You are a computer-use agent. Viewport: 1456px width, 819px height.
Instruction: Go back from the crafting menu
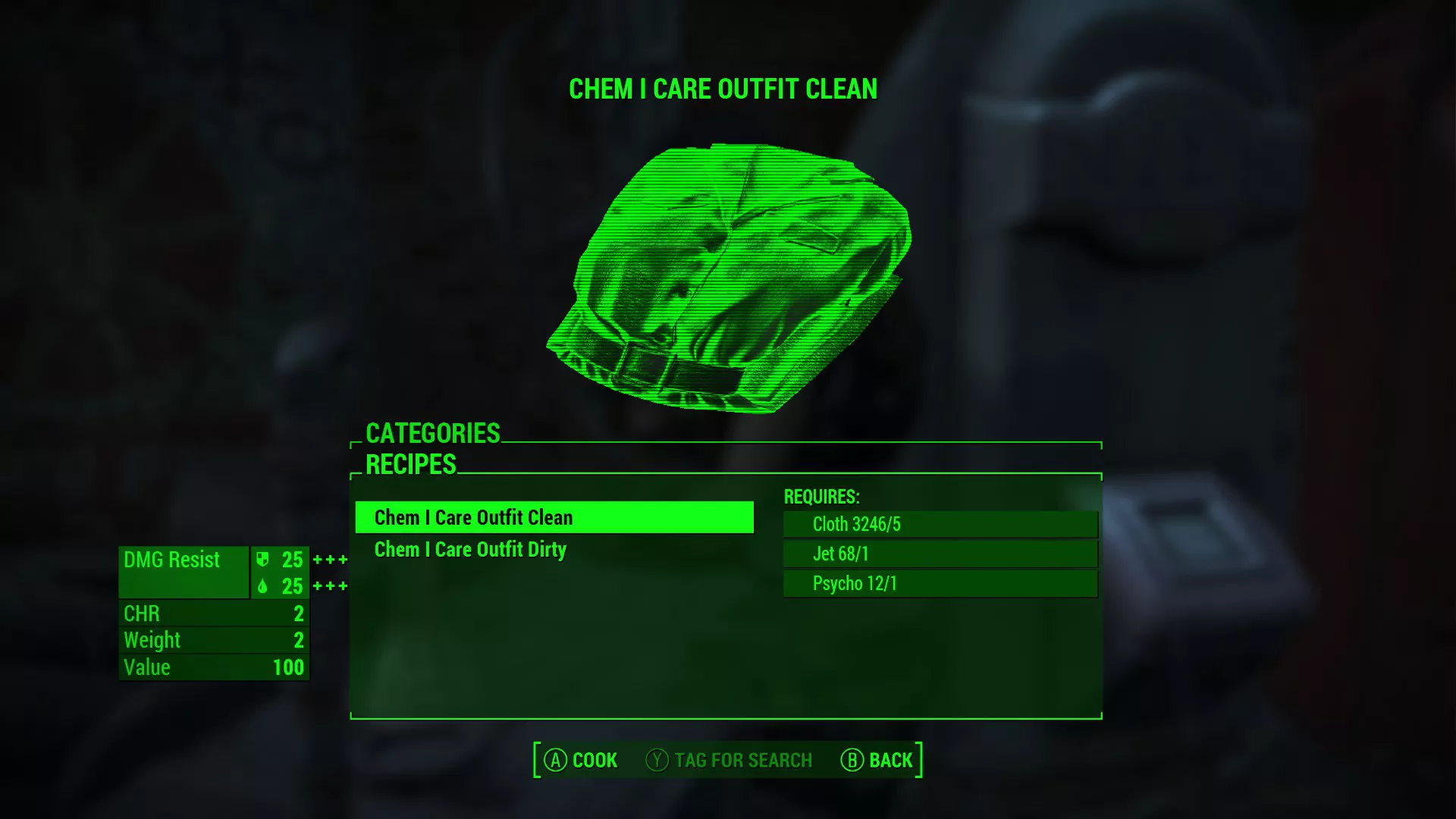coord(877,760)
